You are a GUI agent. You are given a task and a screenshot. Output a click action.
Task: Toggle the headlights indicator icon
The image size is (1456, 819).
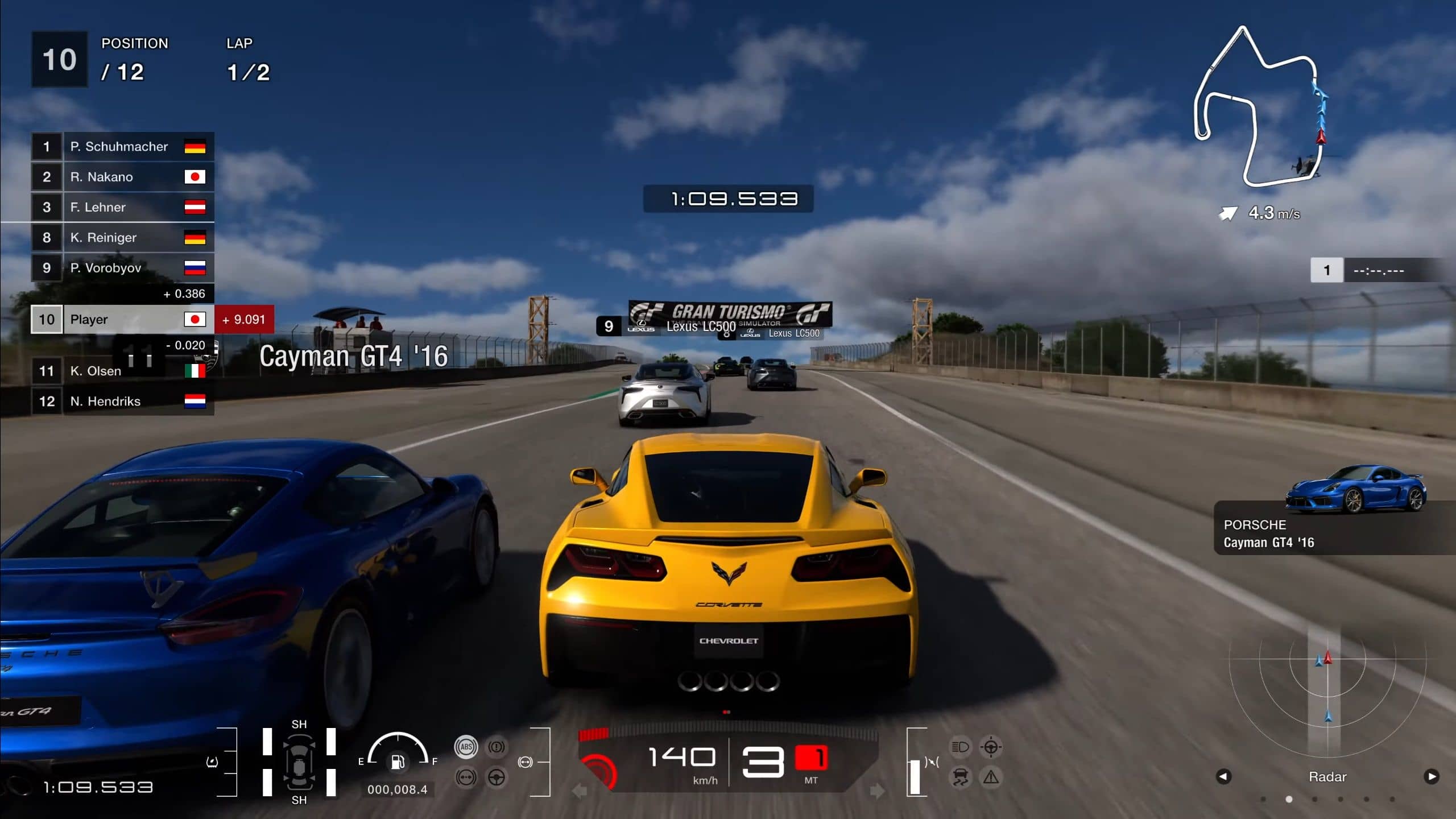(960, 747)
